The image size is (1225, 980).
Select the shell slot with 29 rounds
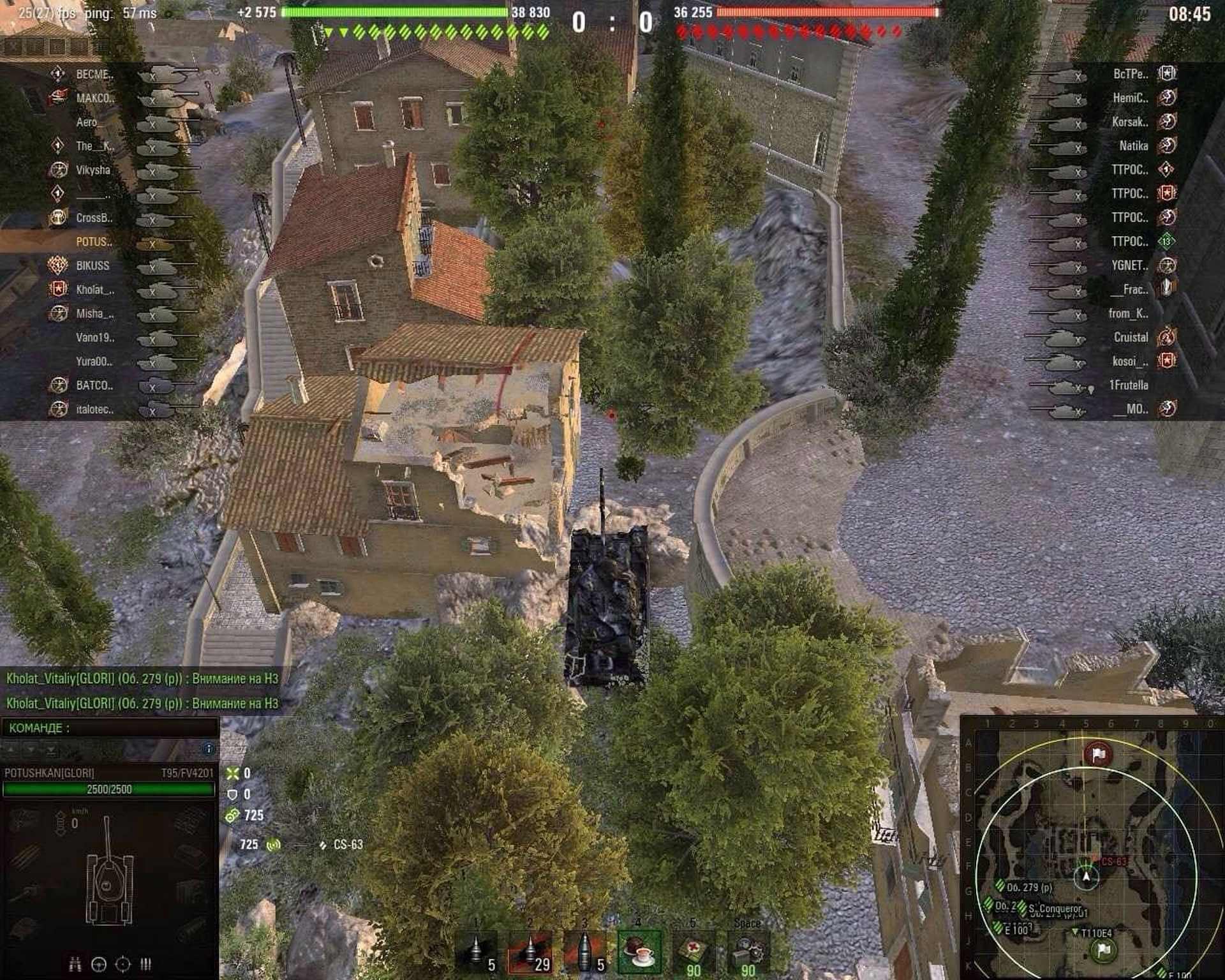530,953
